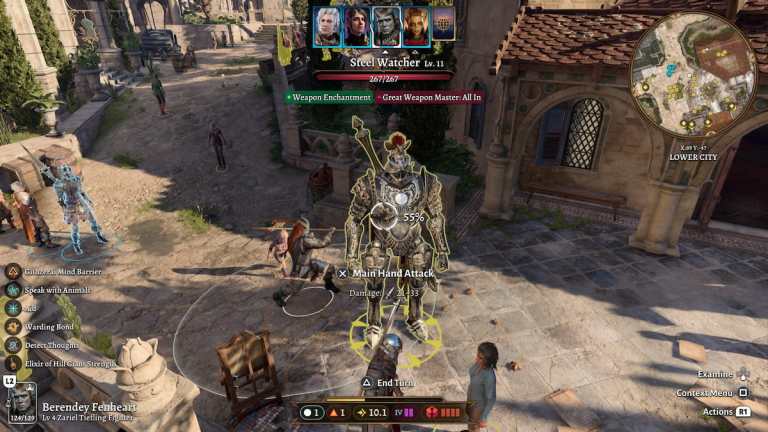This screenshot has height=432, width=768.
Task: Click the grid-patterned card in turn order
Action: click(x=443, y=24)
